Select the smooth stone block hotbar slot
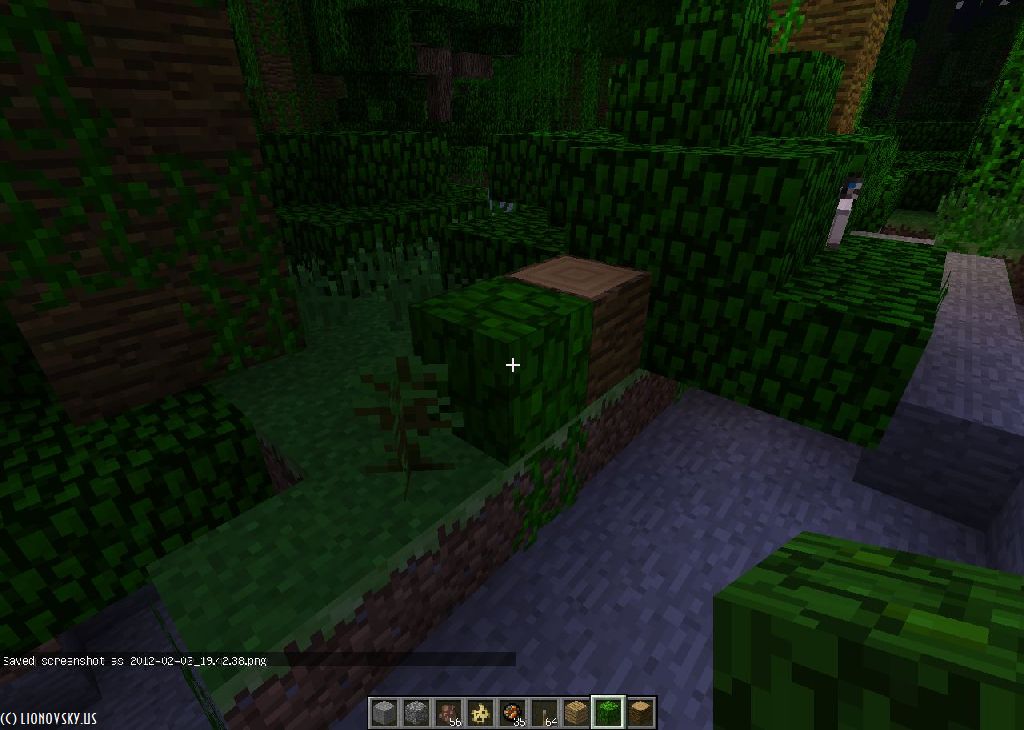The height and width of the screenshot is (730, 1024). click(384, 713)
